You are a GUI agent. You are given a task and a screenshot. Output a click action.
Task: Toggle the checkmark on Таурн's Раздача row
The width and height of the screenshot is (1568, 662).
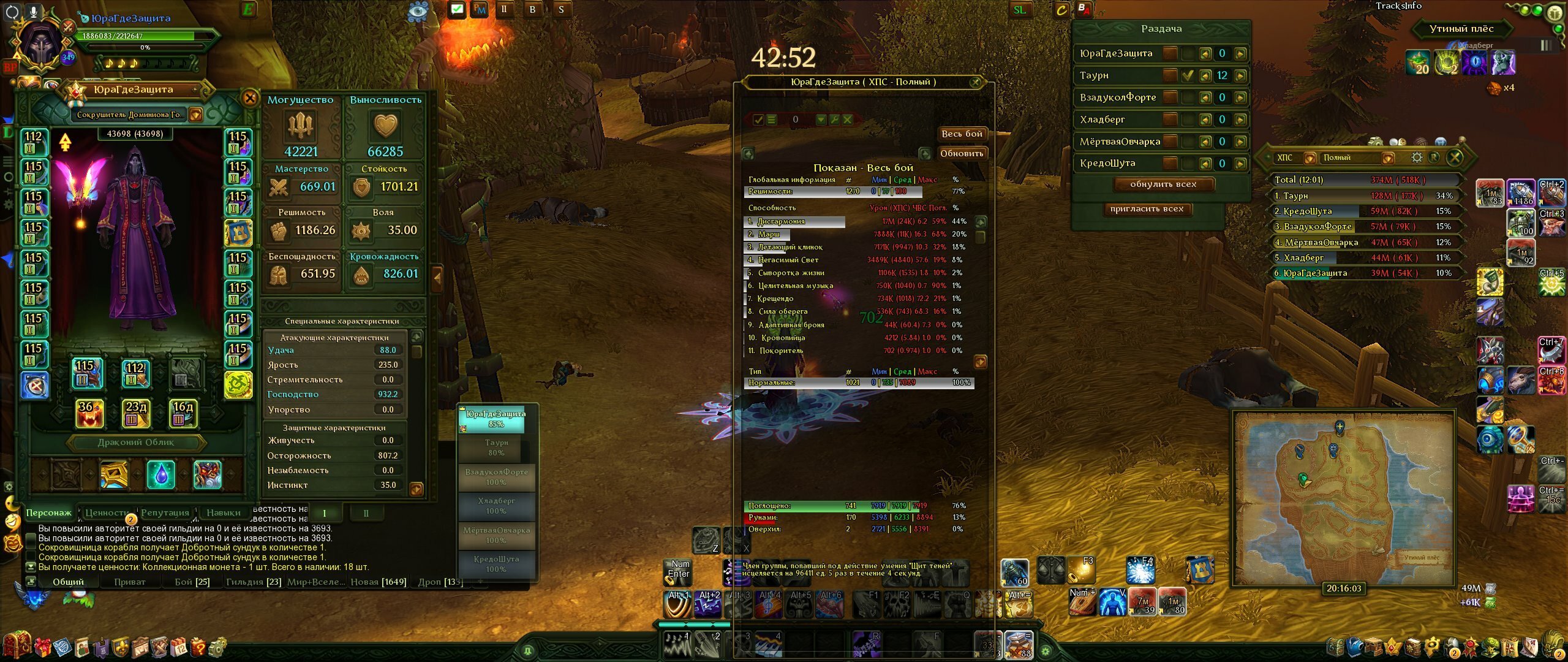point(1188,75)
